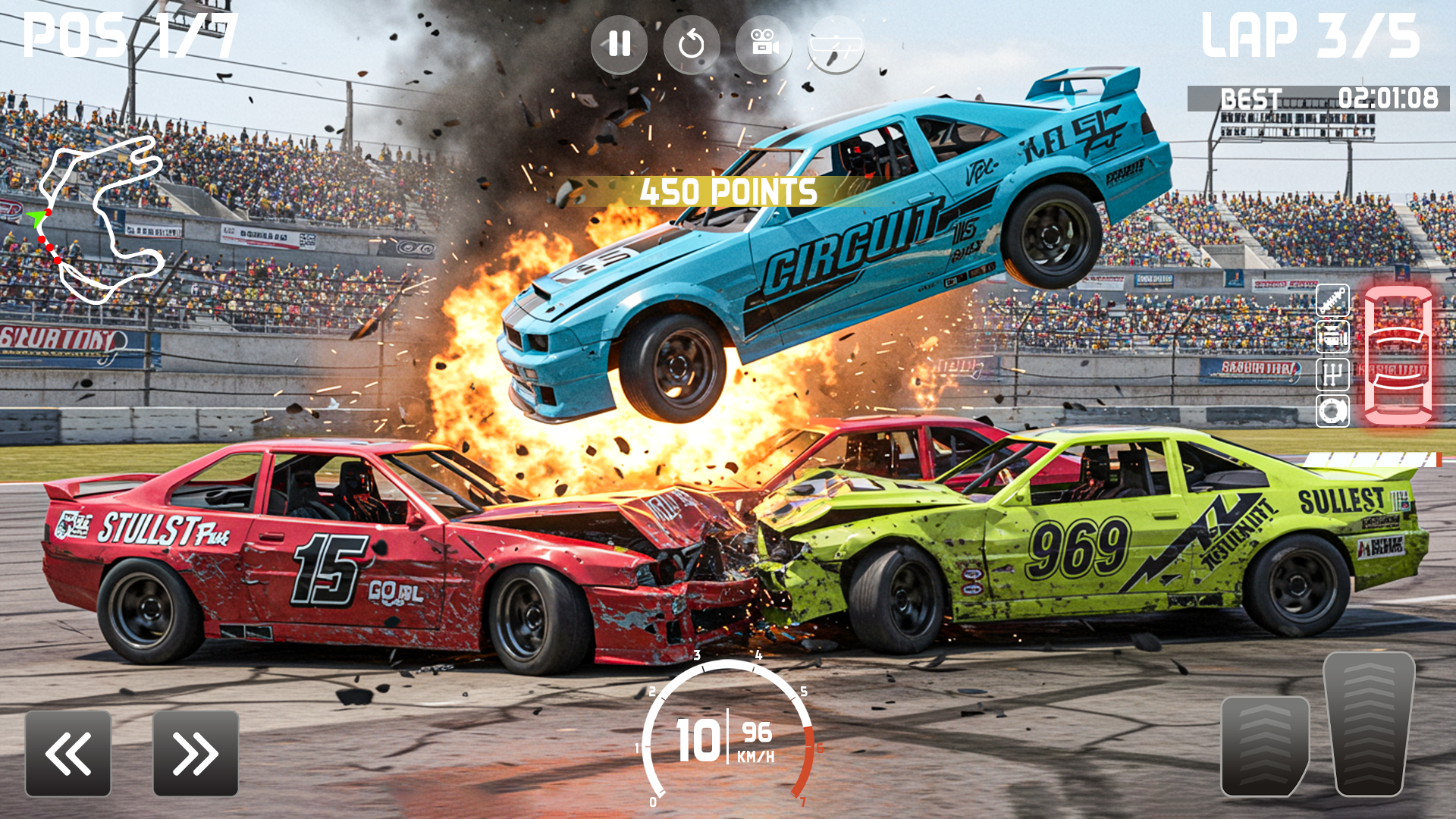
Task: Click the 450 POINTS banner
Action: 726,193
